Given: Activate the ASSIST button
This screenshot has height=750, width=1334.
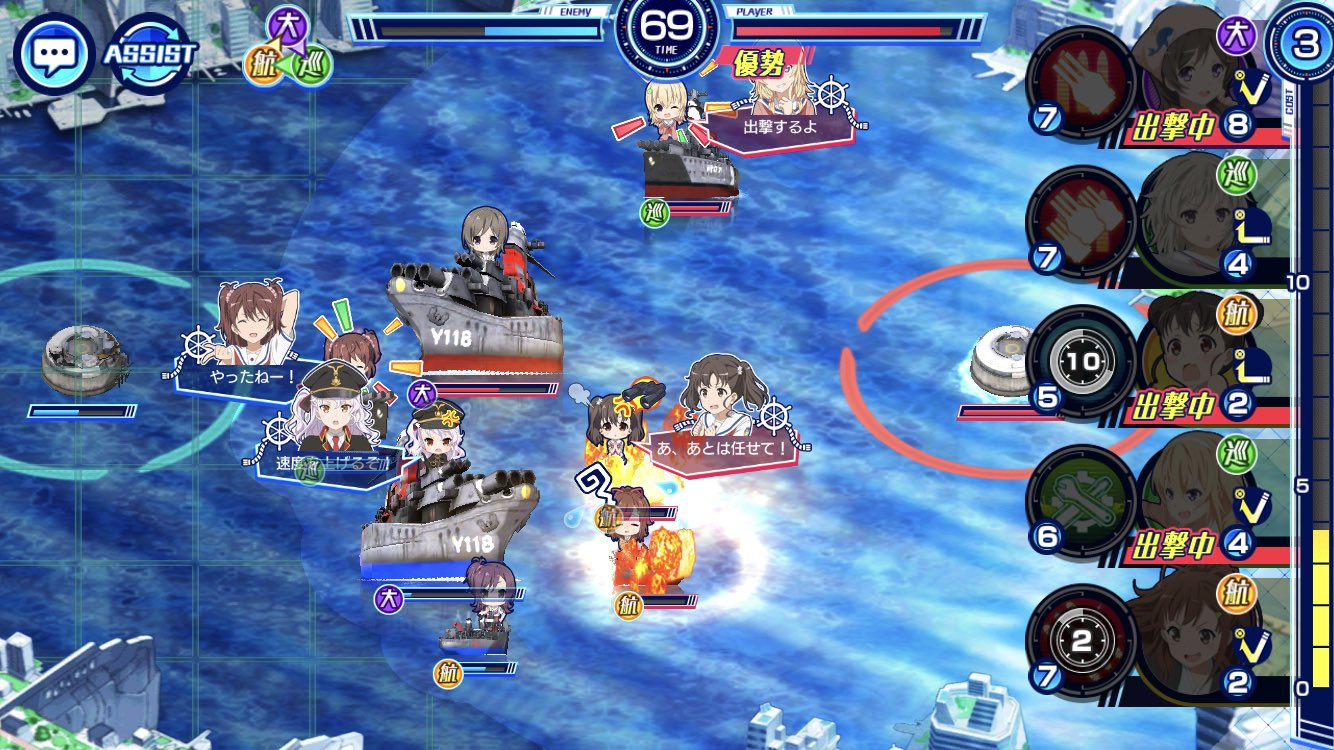Looking at the screenshot, I should (x=150, y=52).
